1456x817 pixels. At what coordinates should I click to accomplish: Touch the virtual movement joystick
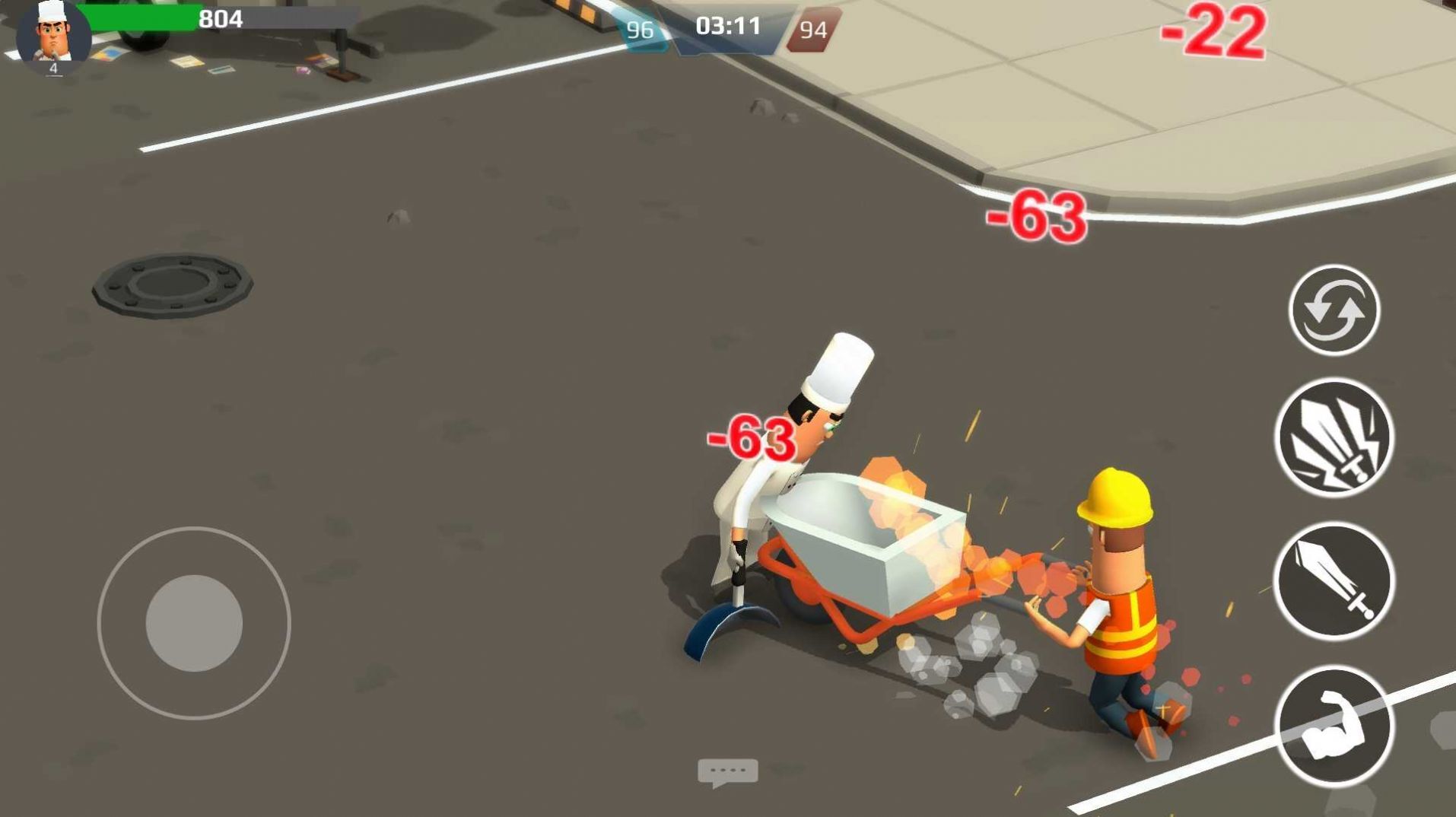(x=194, y=623)
